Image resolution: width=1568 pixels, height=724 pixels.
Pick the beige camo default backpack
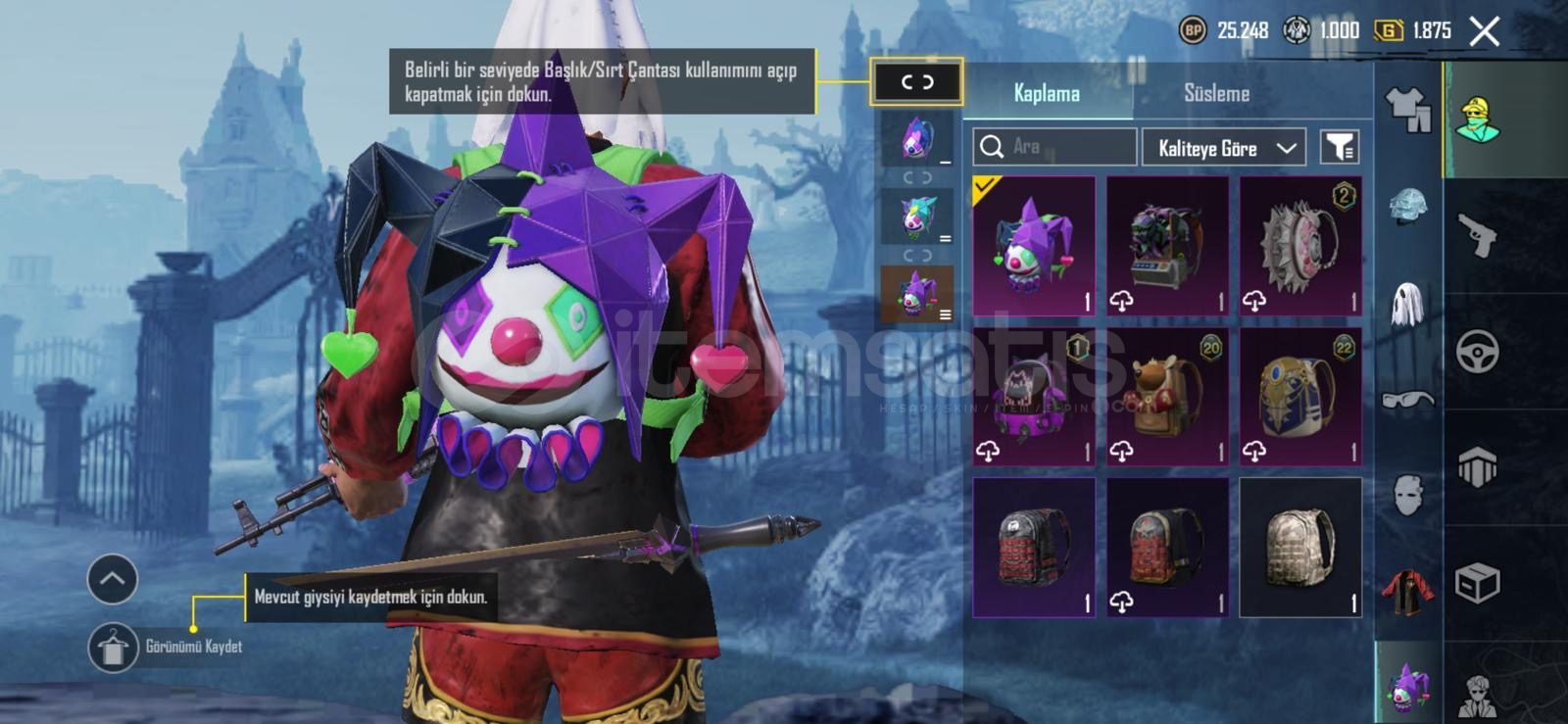[x=1300, y=548]
